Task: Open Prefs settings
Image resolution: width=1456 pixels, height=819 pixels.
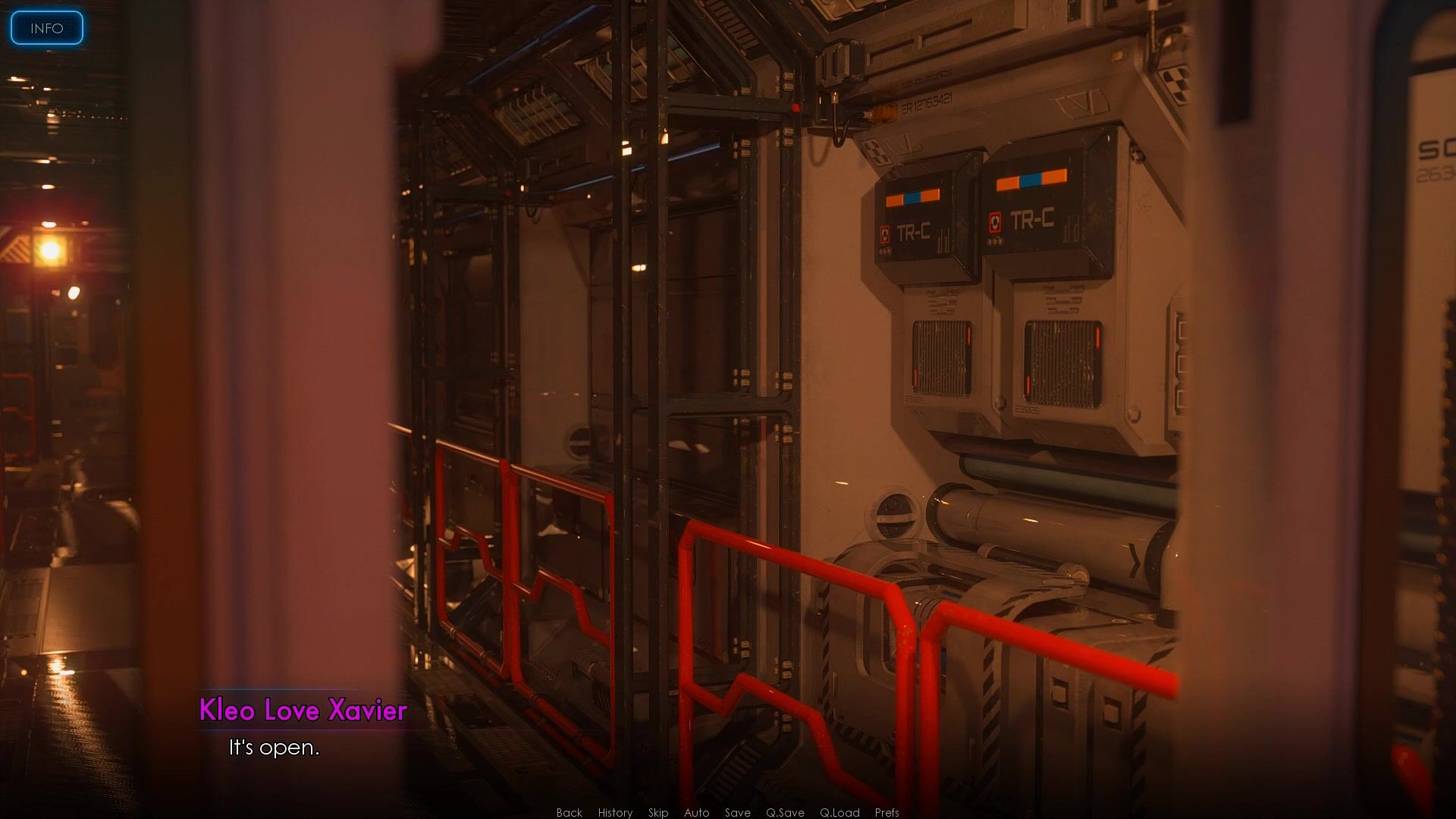Action: (x=886, y=812)
